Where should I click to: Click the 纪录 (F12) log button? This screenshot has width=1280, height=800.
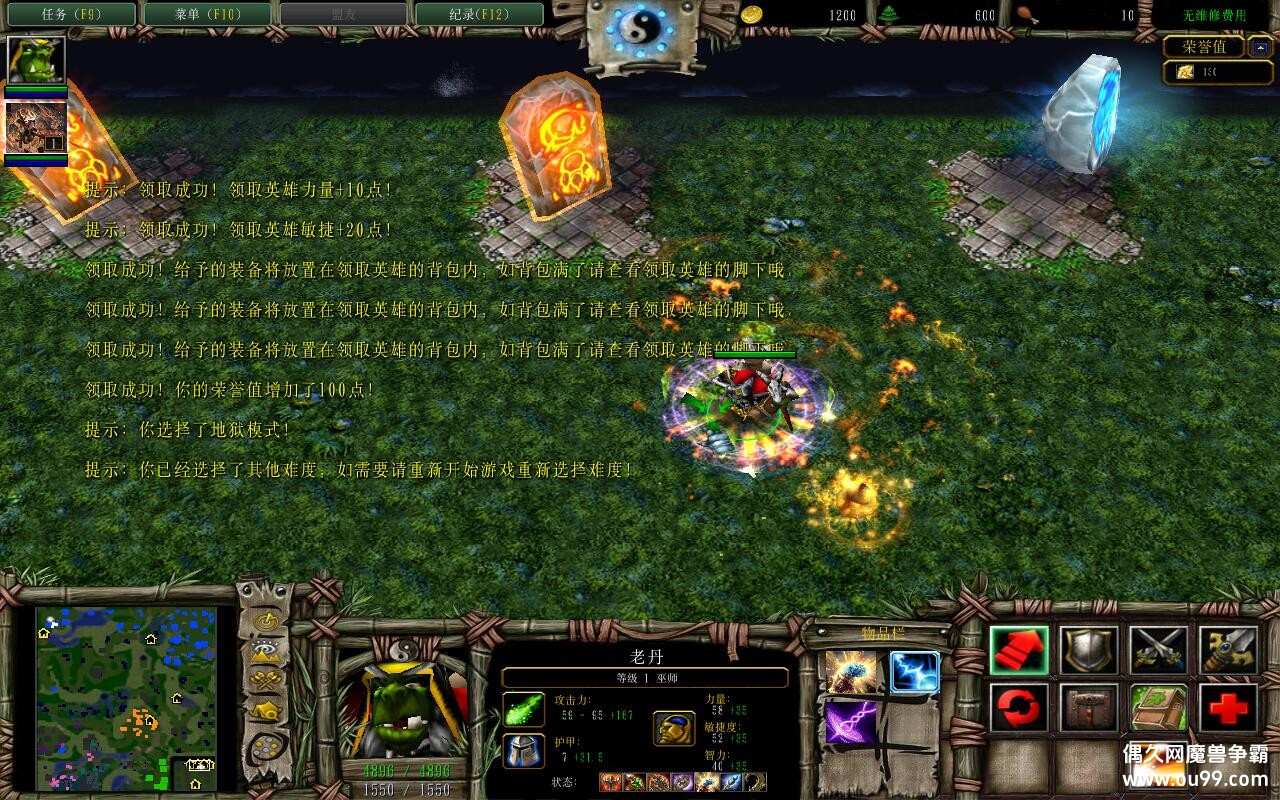(x=479, y=14)
